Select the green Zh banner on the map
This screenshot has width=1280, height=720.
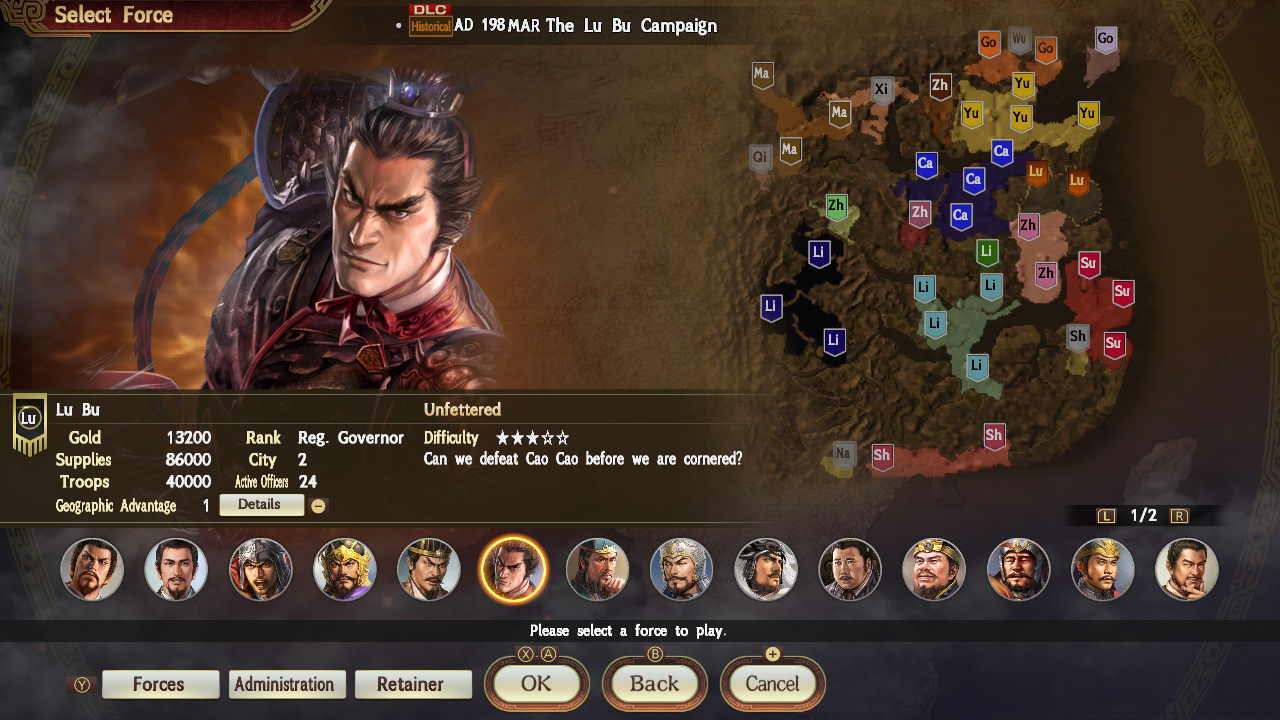tap(836, 206)
